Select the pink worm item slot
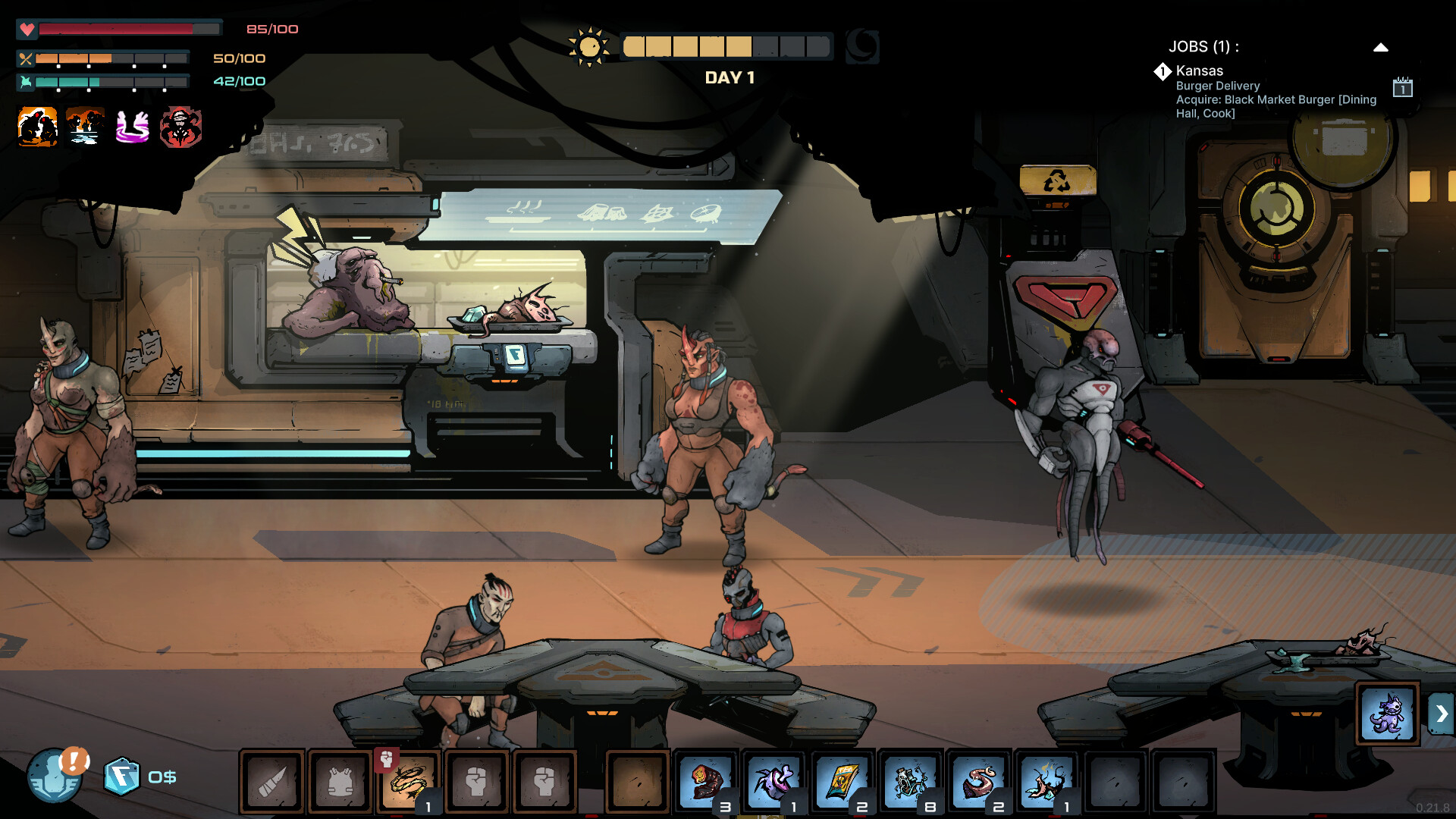Screen dimensions: 1456x819 [x=978, y=782]
